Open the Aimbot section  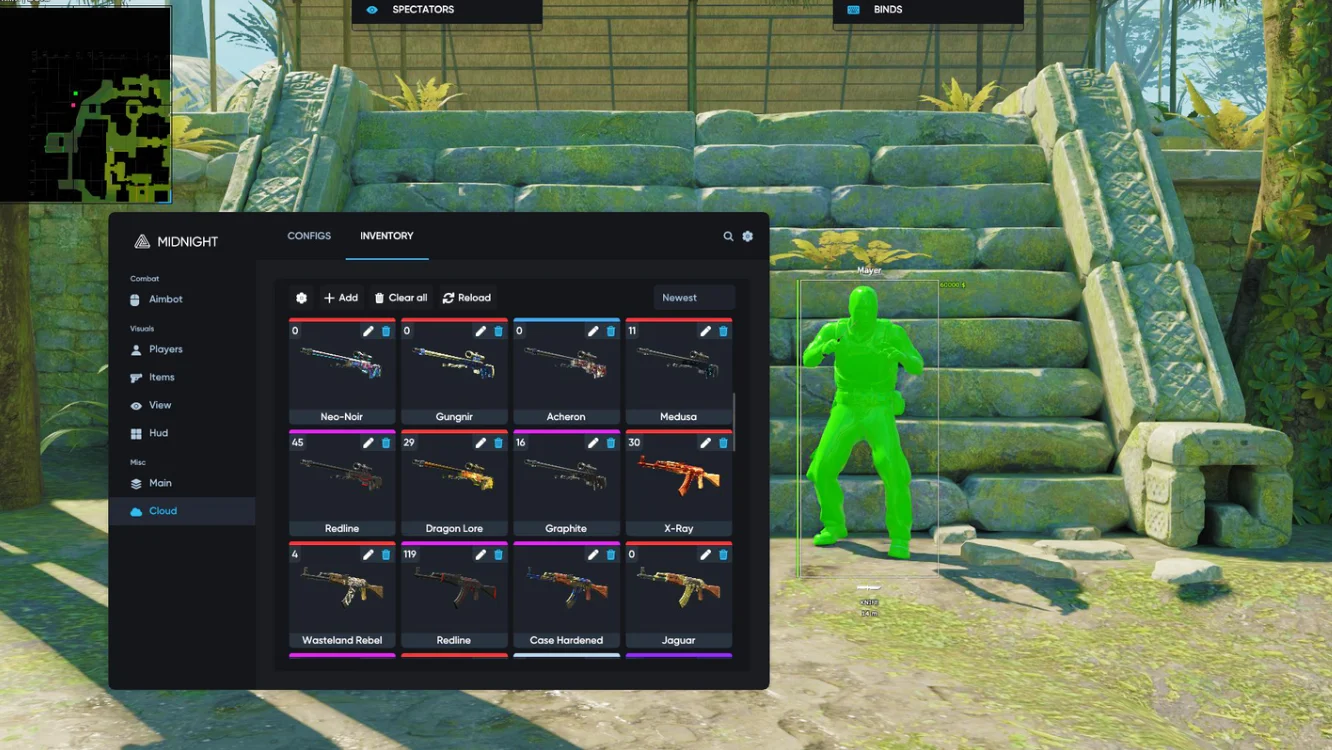click(165, 299)
